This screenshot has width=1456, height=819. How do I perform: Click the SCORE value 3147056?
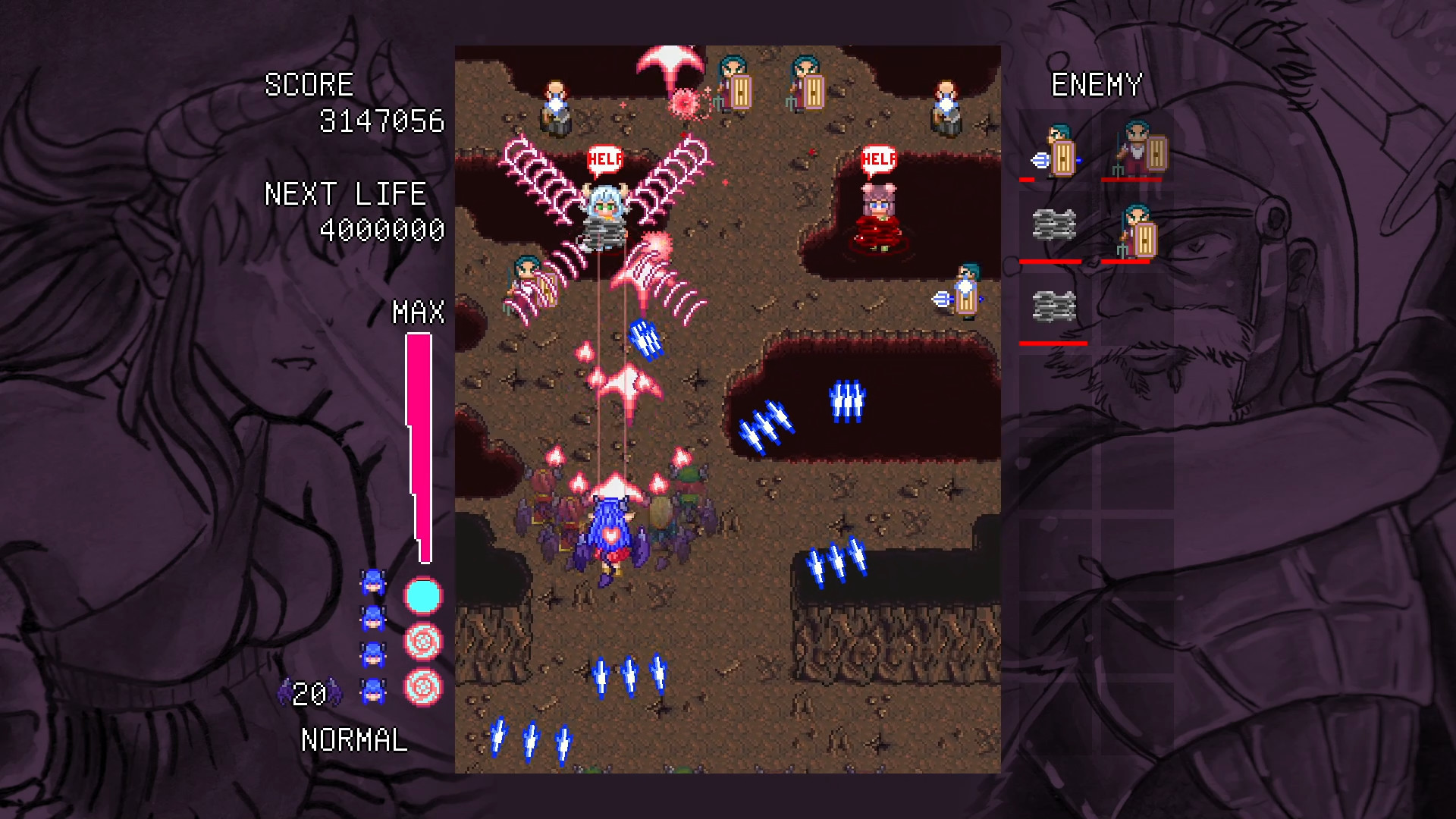pos(383,120)
